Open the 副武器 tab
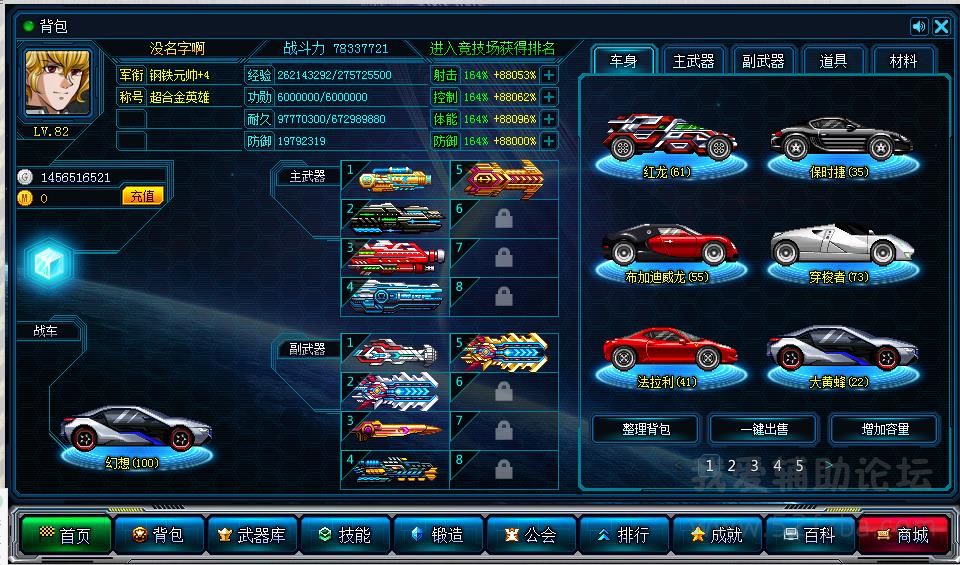Screen dimensions: 960x565 click(x=763, y=61)
